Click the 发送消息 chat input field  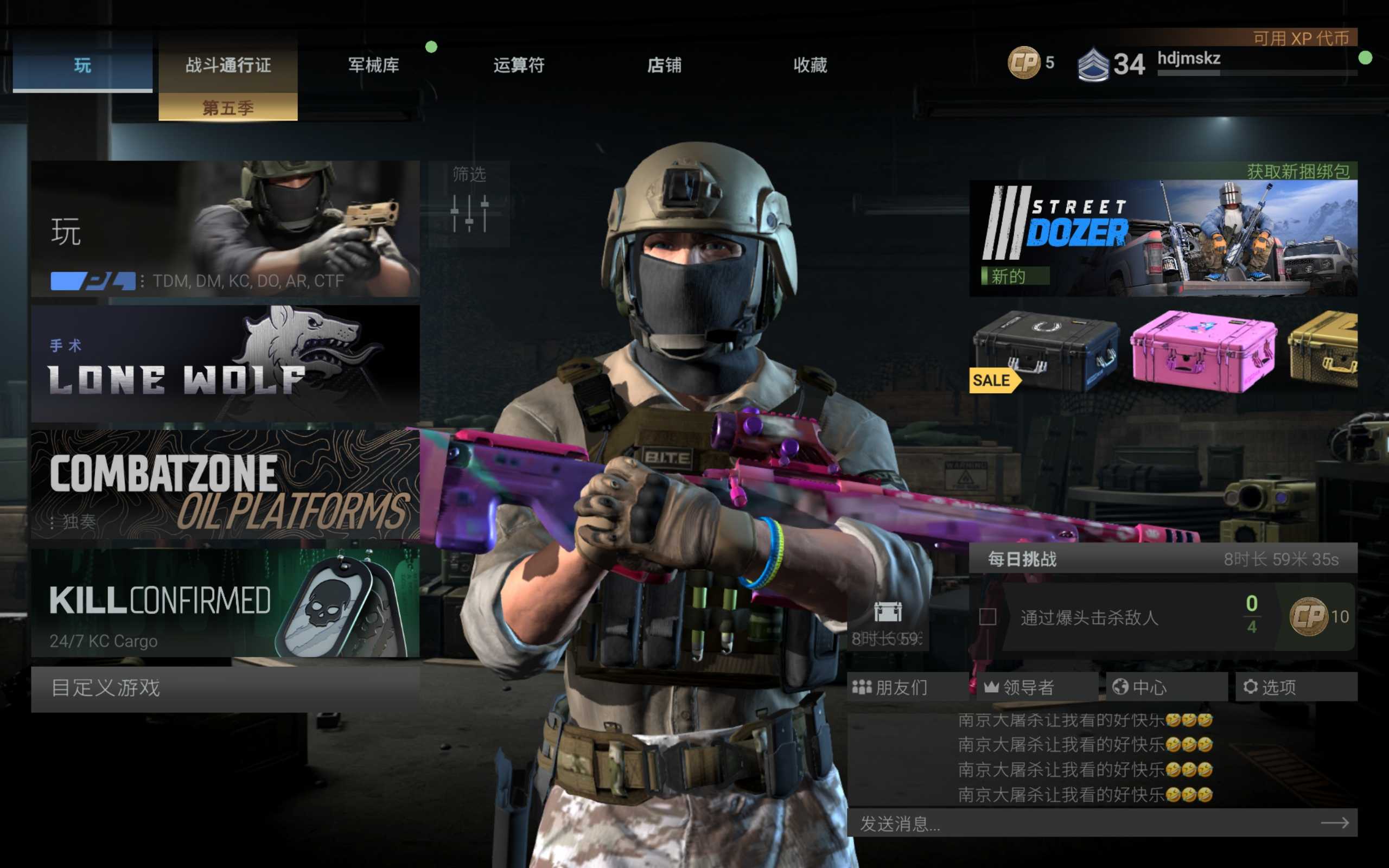click(1085, 824)
